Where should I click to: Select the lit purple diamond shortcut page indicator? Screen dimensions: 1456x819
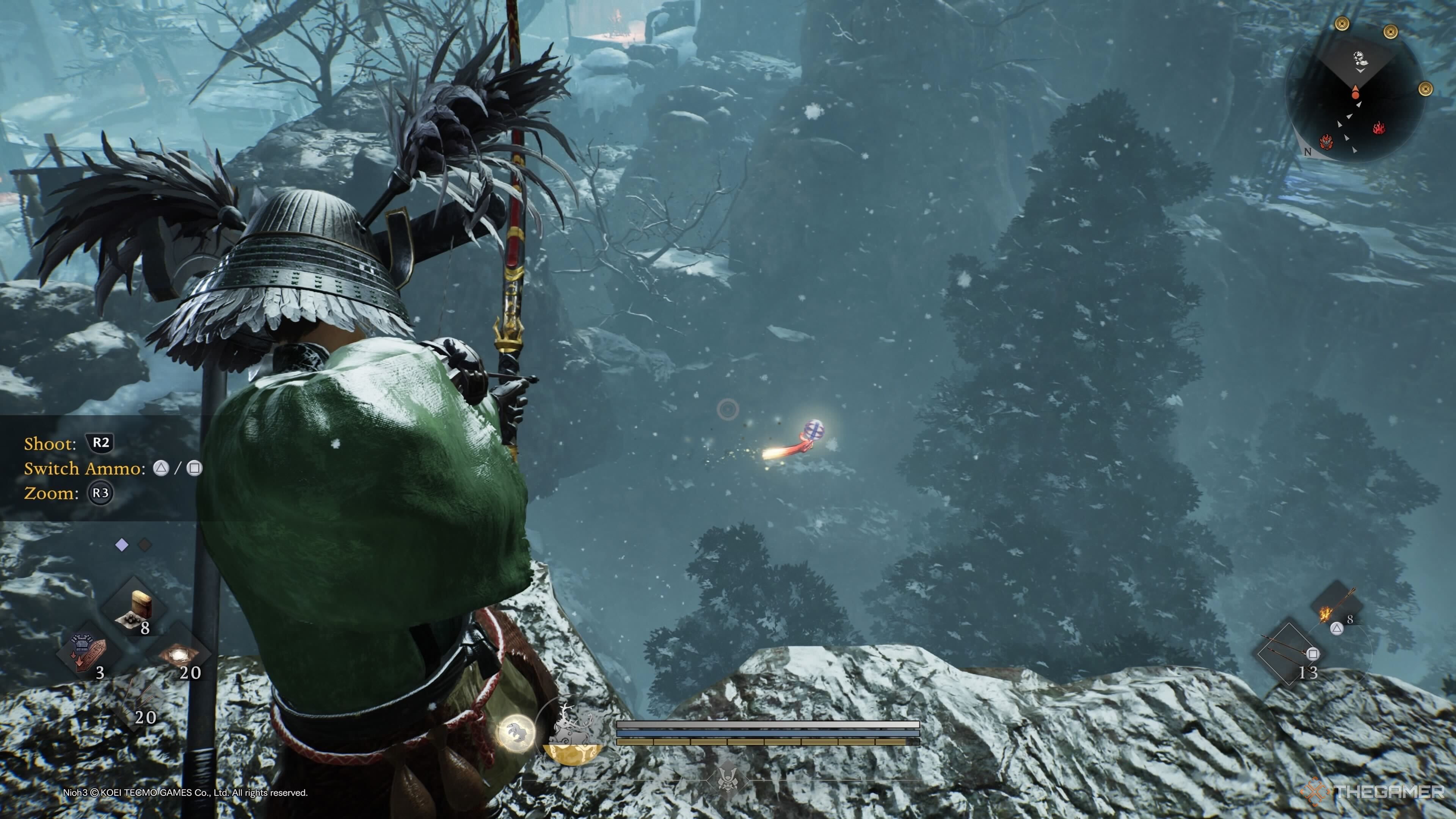(x=121, y=545)
